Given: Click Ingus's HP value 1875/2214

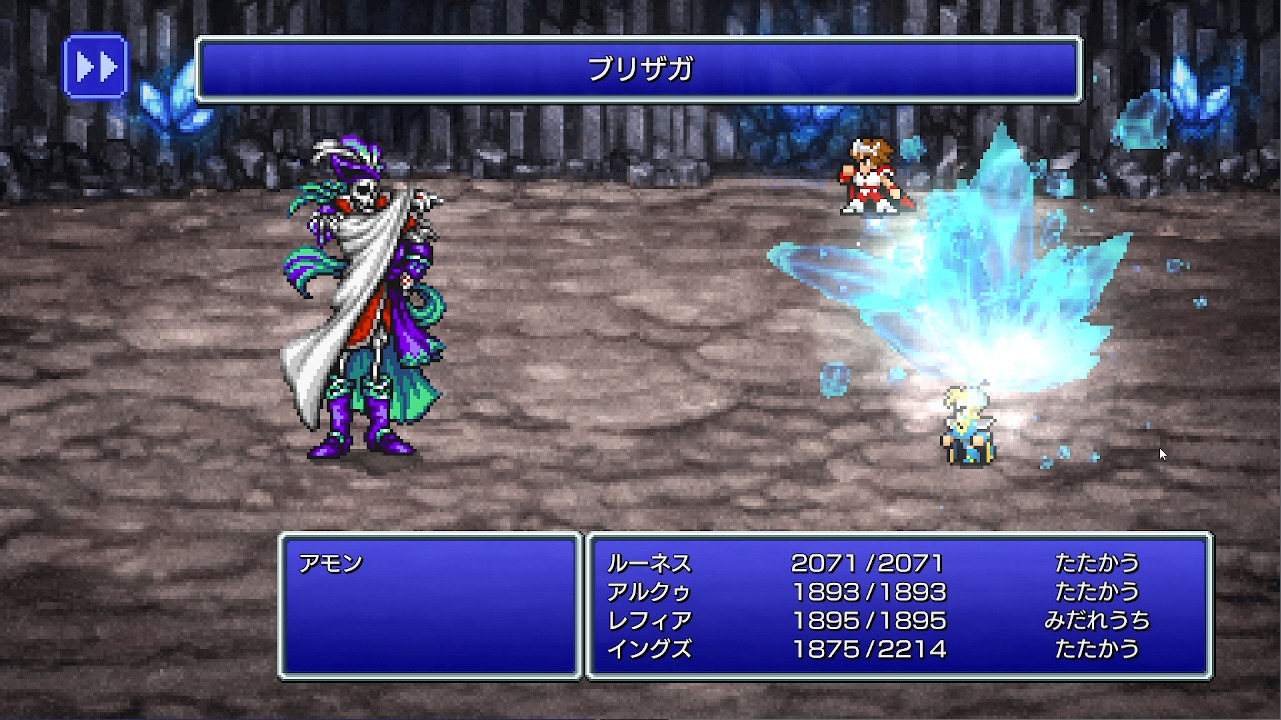Looking at the screenshot, I should point(867,648).
